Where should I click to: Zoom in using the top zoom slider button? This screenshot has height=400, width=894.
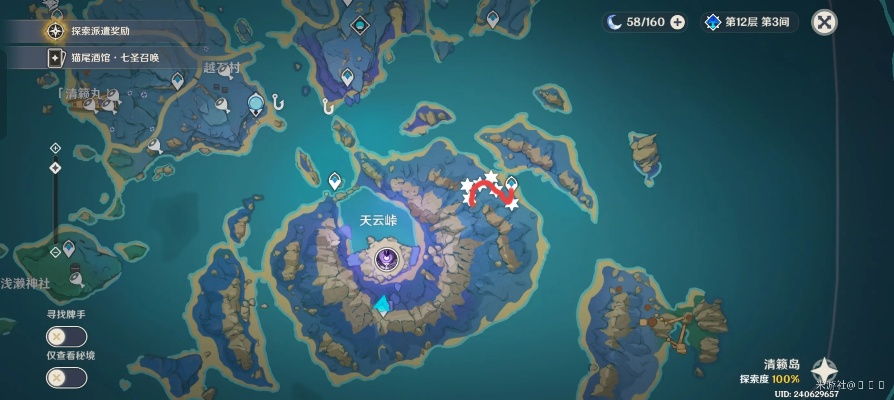click(x=56, y=148)
